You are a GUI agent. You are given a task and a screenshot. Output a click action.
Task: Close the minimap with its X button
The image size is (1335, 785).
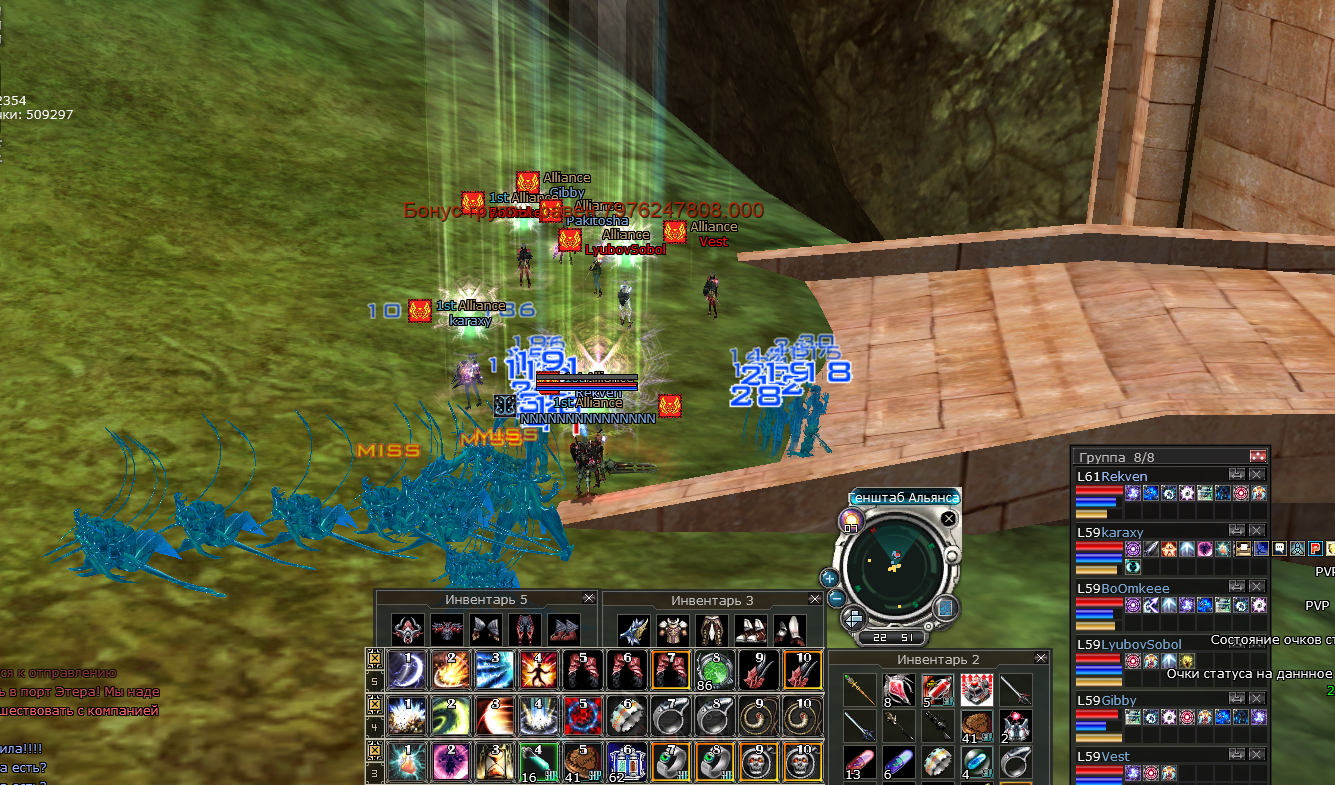click(948, 519)
